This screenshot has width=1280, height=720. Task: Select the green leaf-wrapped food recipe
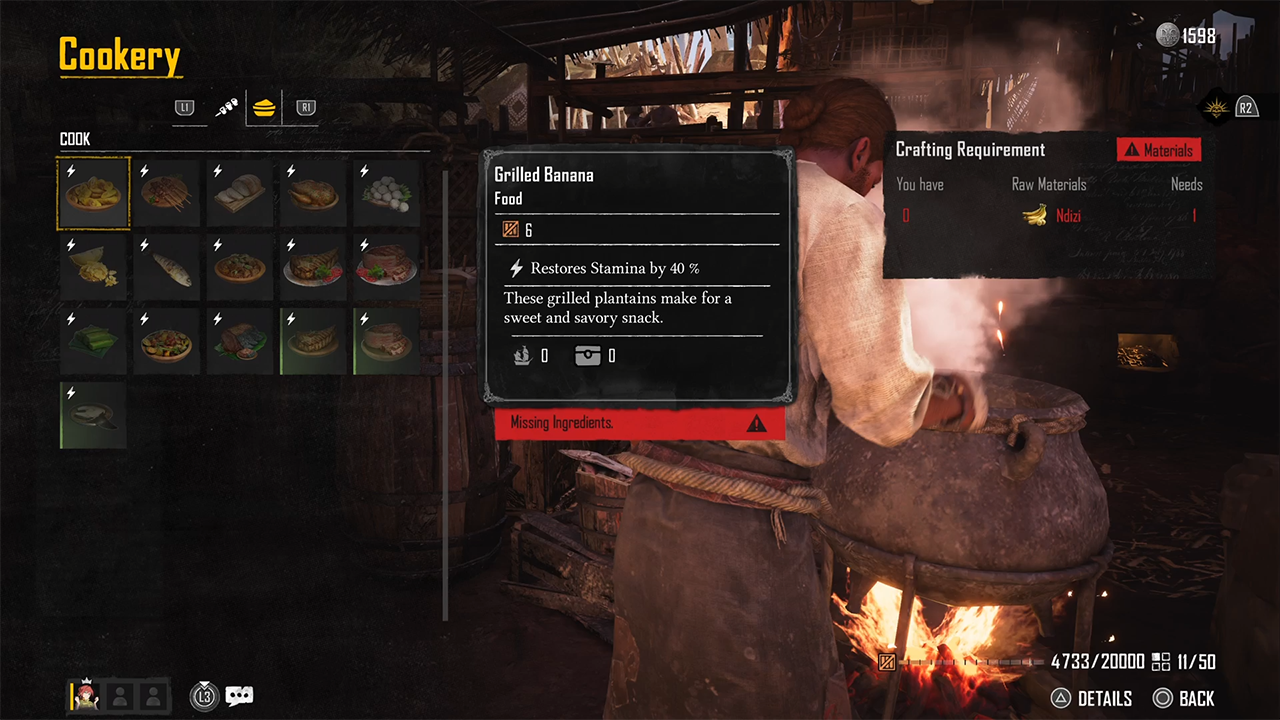[x=94, y=342]
